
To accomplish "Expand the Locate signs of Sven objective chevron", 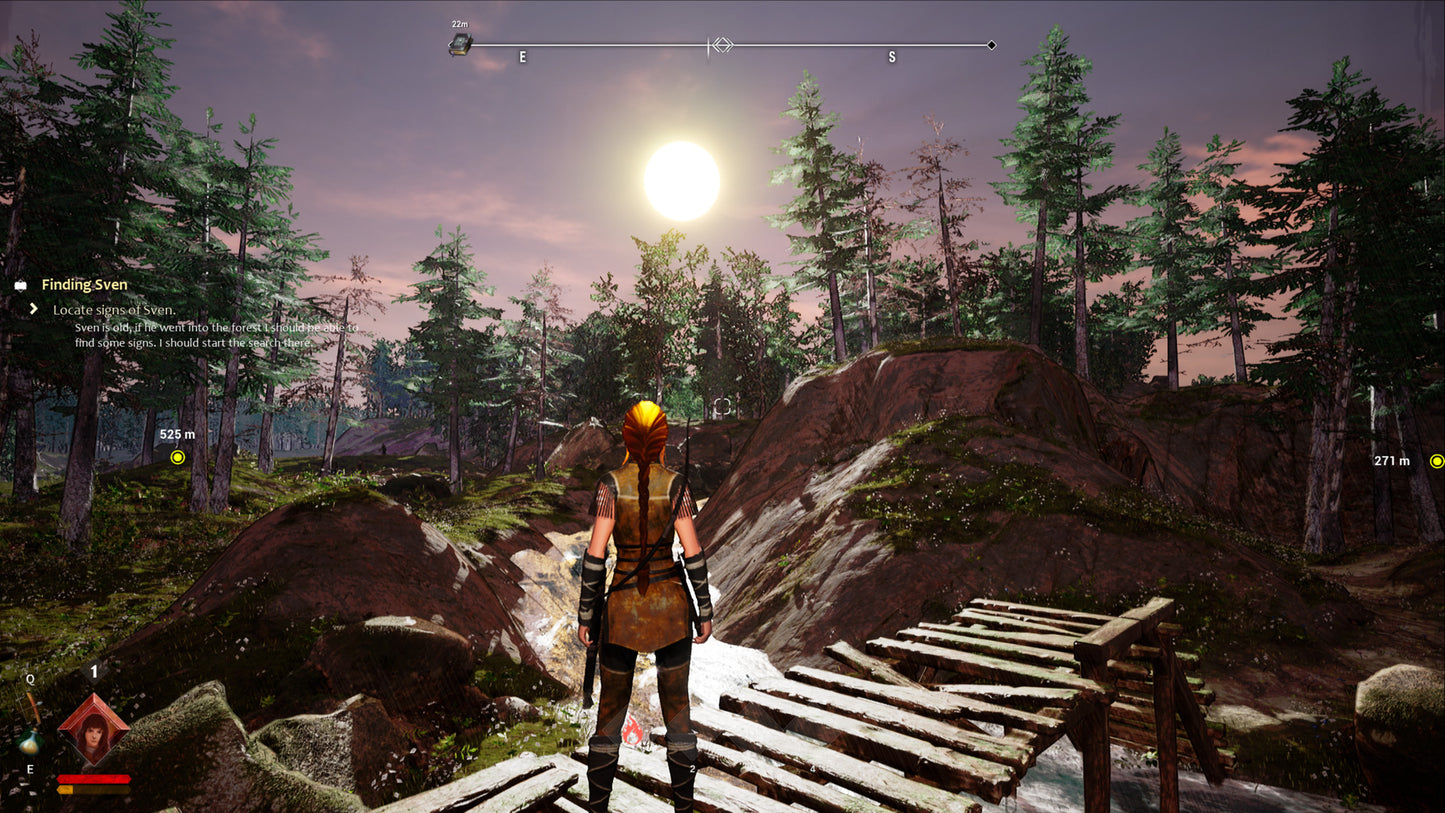I will 33,310.
